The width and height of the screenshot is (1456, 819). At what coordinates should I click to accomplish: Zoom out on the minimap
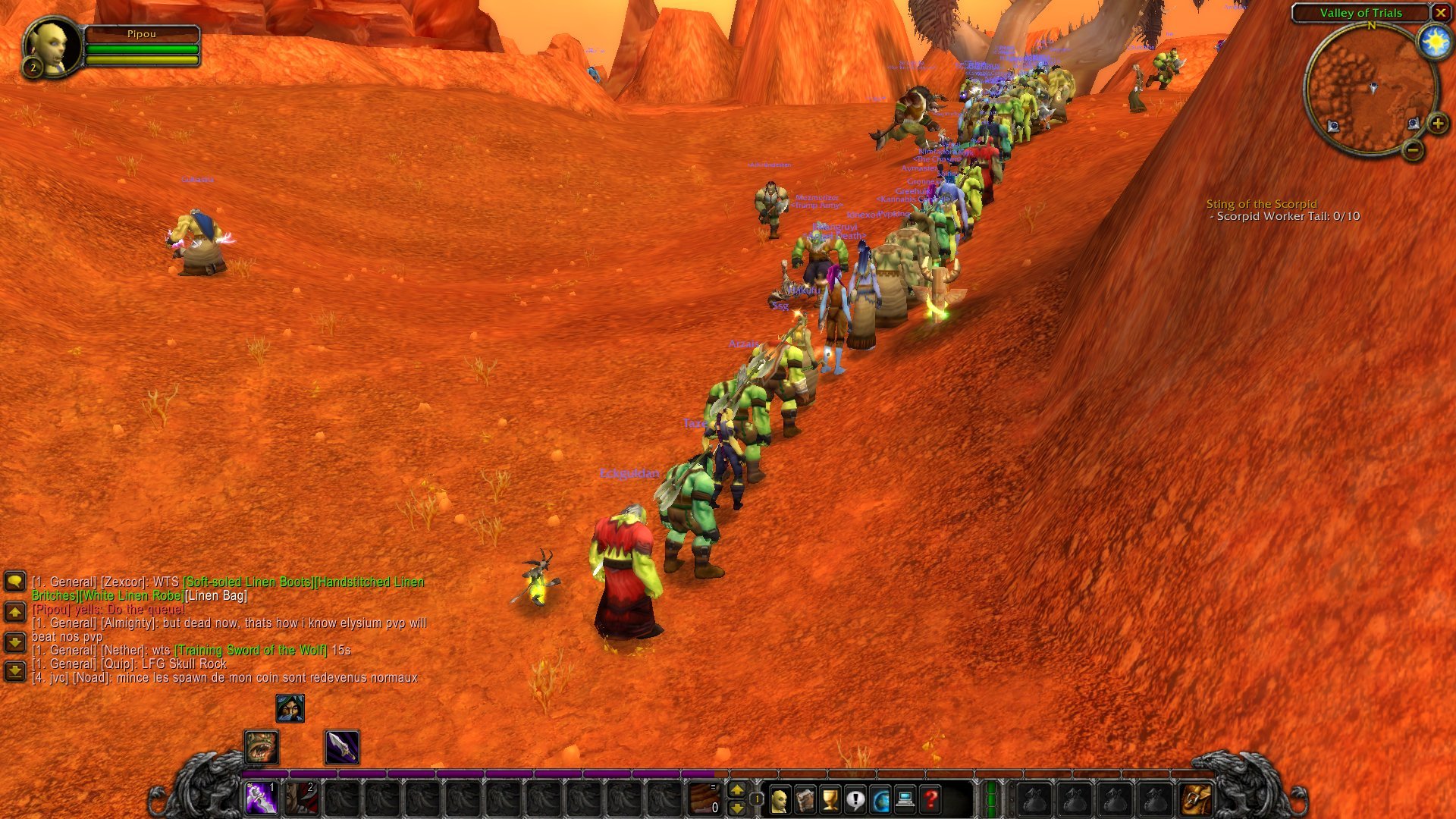click(1413, 150)
